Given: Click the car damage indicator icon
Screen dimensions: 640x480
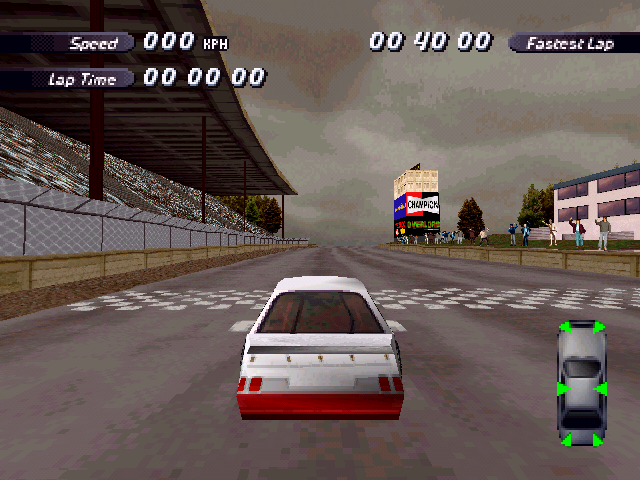Looking at the screenshot, I should pyautogui.click(x=581, y=384).
